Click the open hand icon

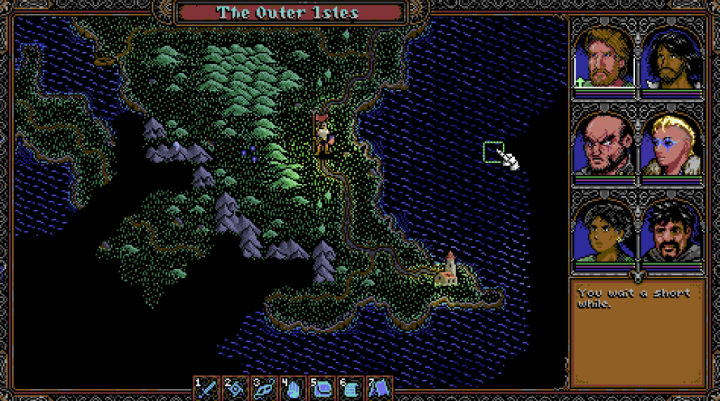(x=295, y=388)
